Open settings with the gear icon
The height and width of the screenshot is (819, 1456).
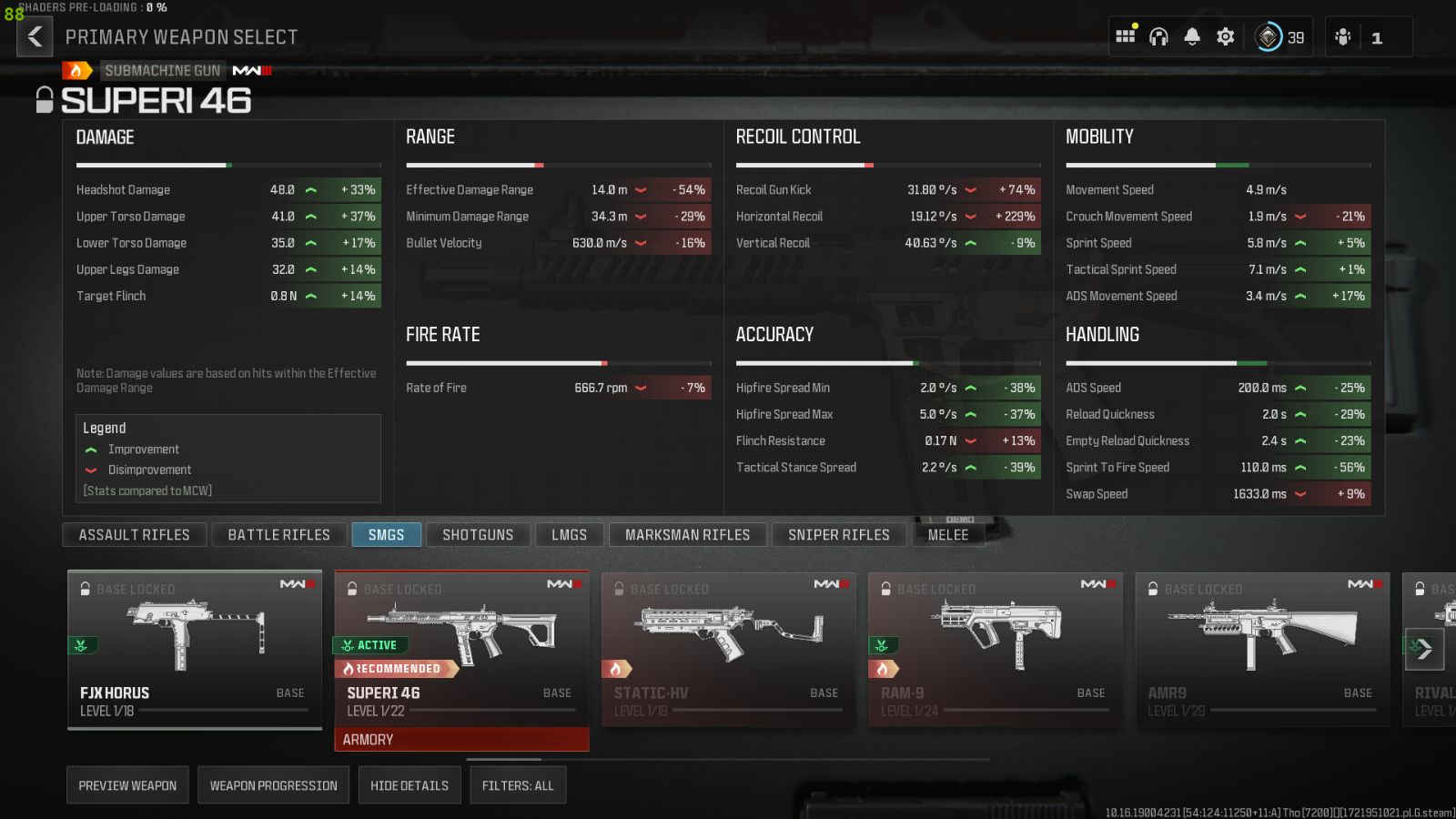(x=1224, y=36)
